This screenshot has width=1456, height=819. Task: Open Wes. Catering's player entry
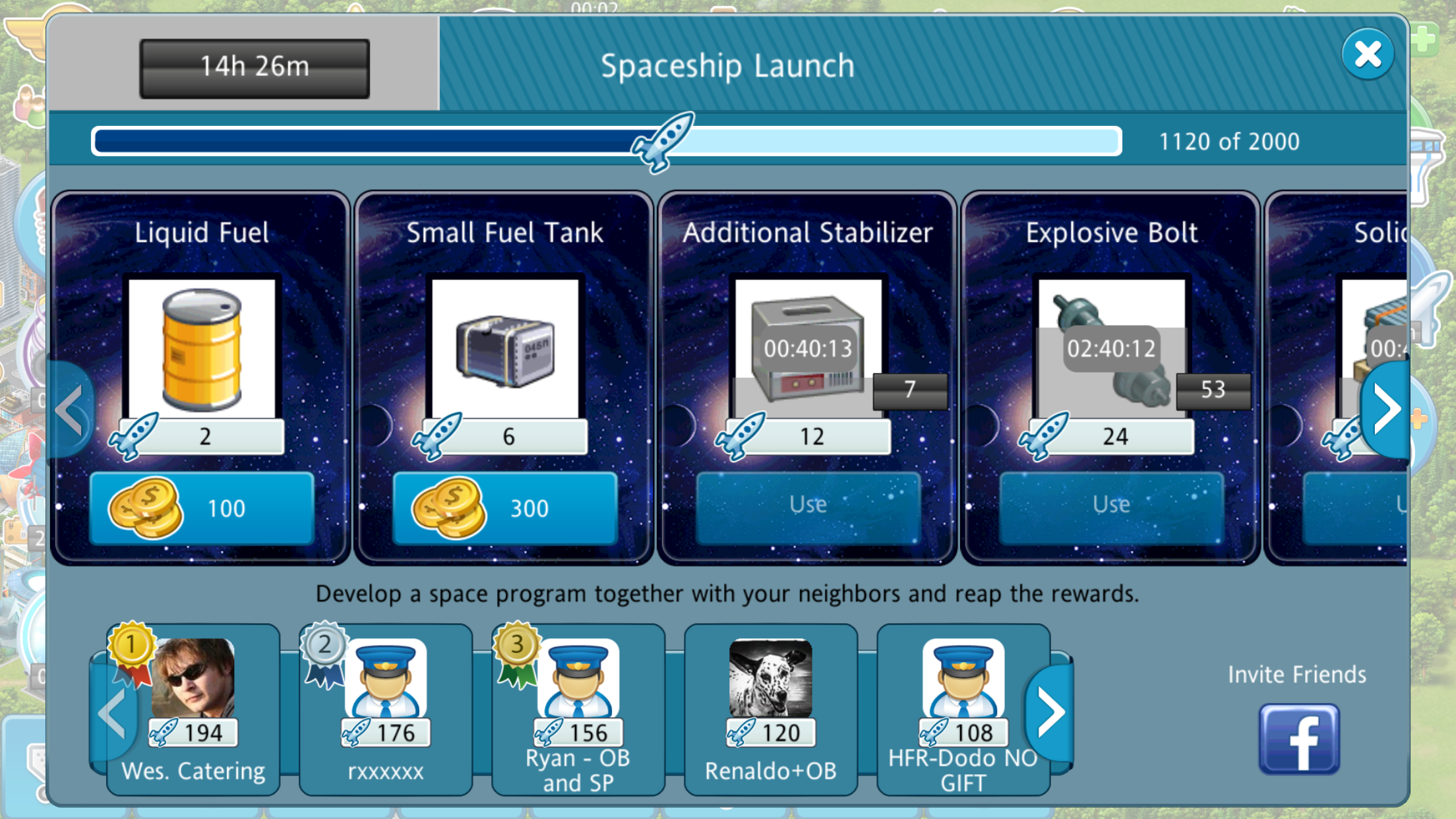[x=194, y=709]
